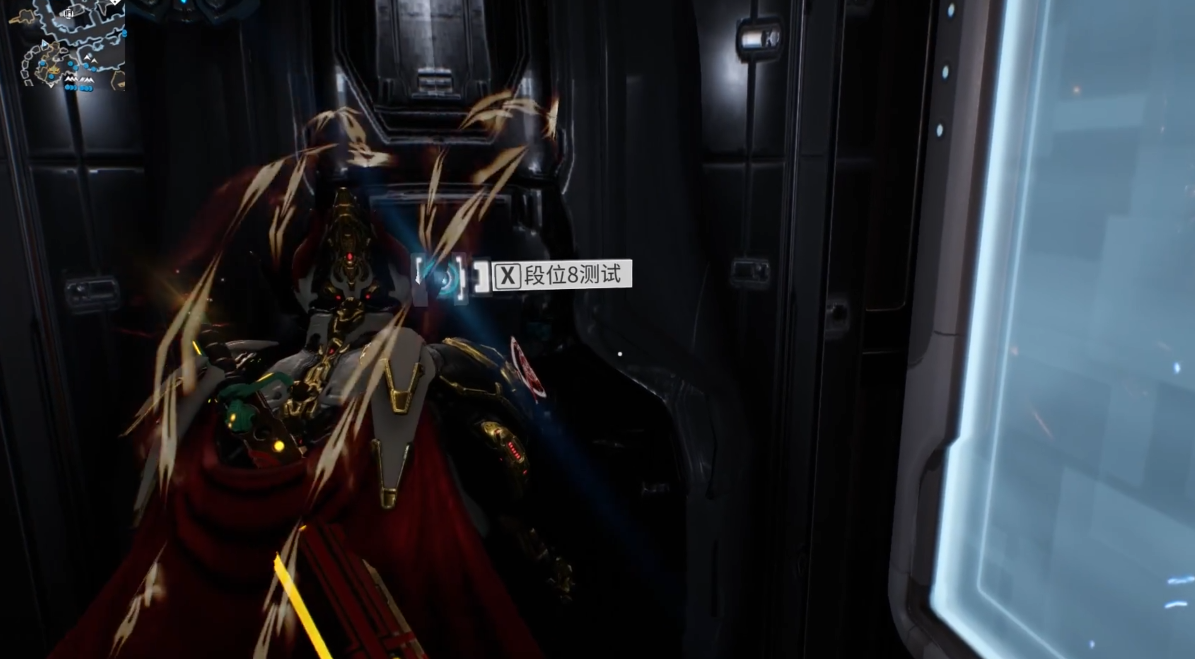Open the minimap in the corner

point(66,45)
